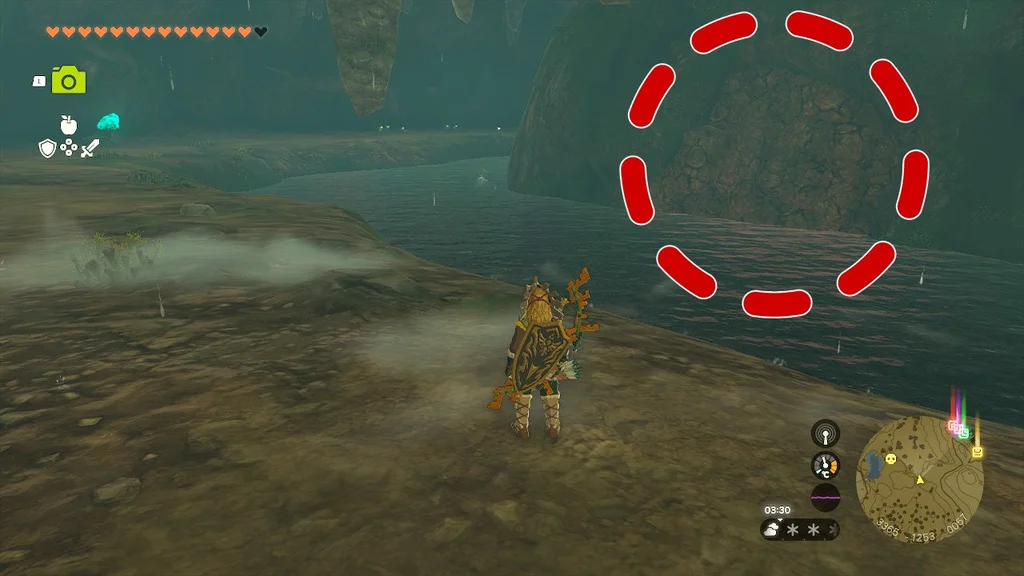This screenshot has height=576, width=1024.
Task: Select the apple quick-menu icon
Action: (68, 124)
